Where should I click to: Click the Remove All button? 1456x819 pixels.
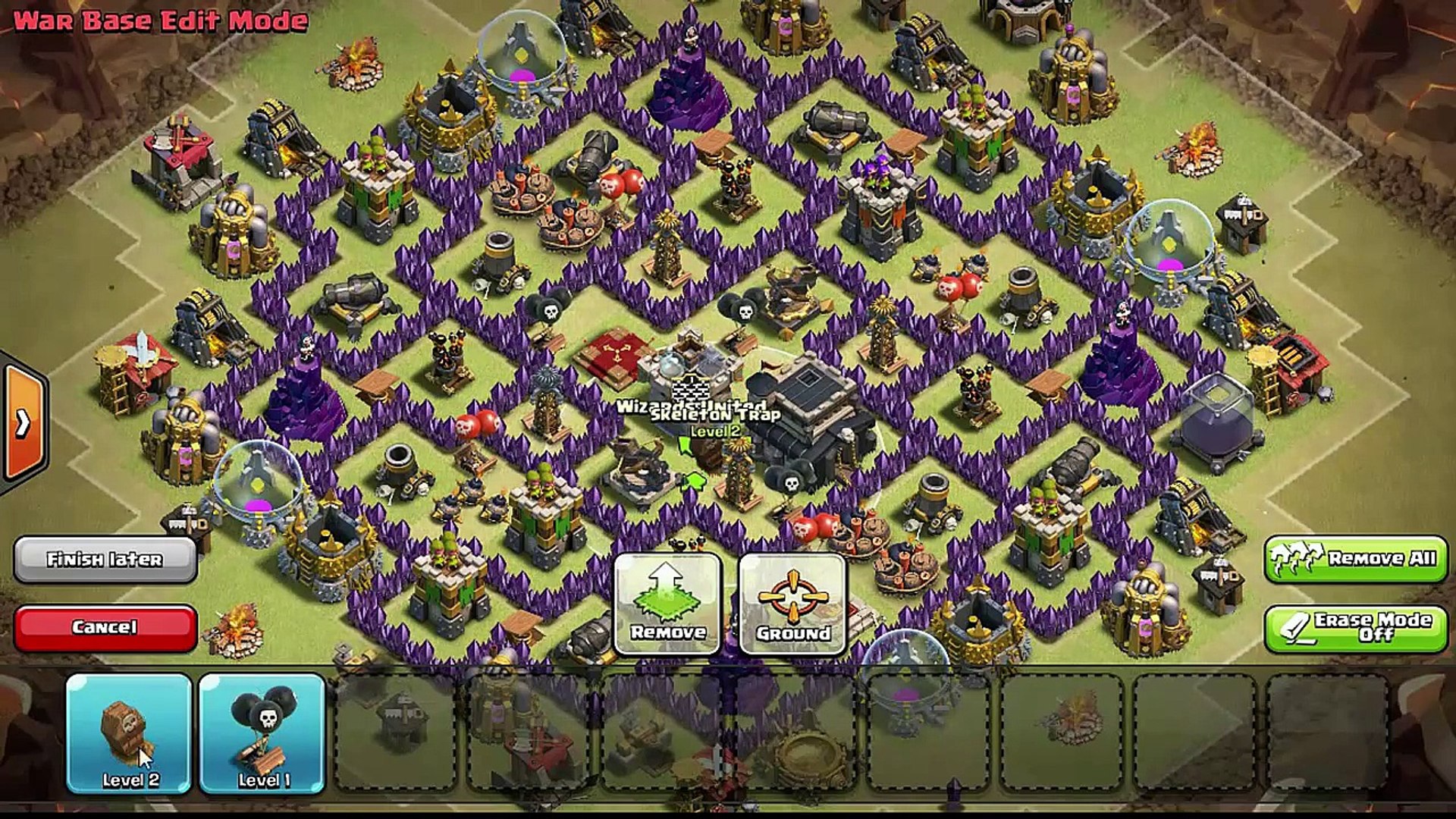[x=1355, y=559]
